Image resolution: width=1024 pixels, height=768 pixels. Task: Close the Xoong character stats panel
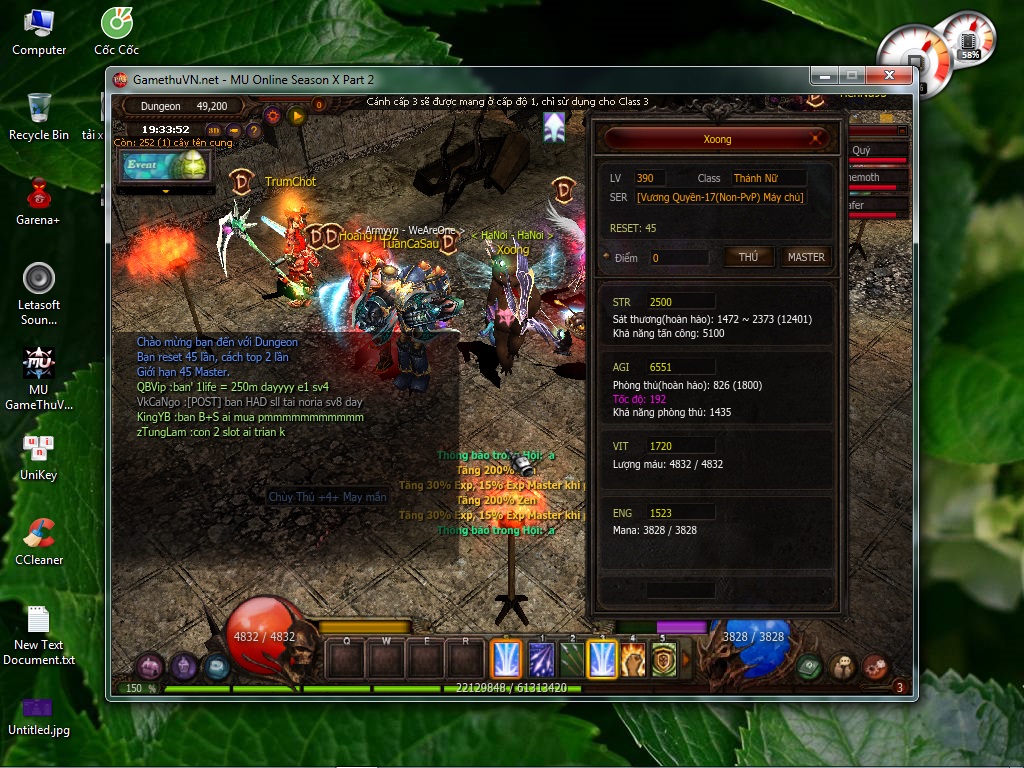[816, 139]
